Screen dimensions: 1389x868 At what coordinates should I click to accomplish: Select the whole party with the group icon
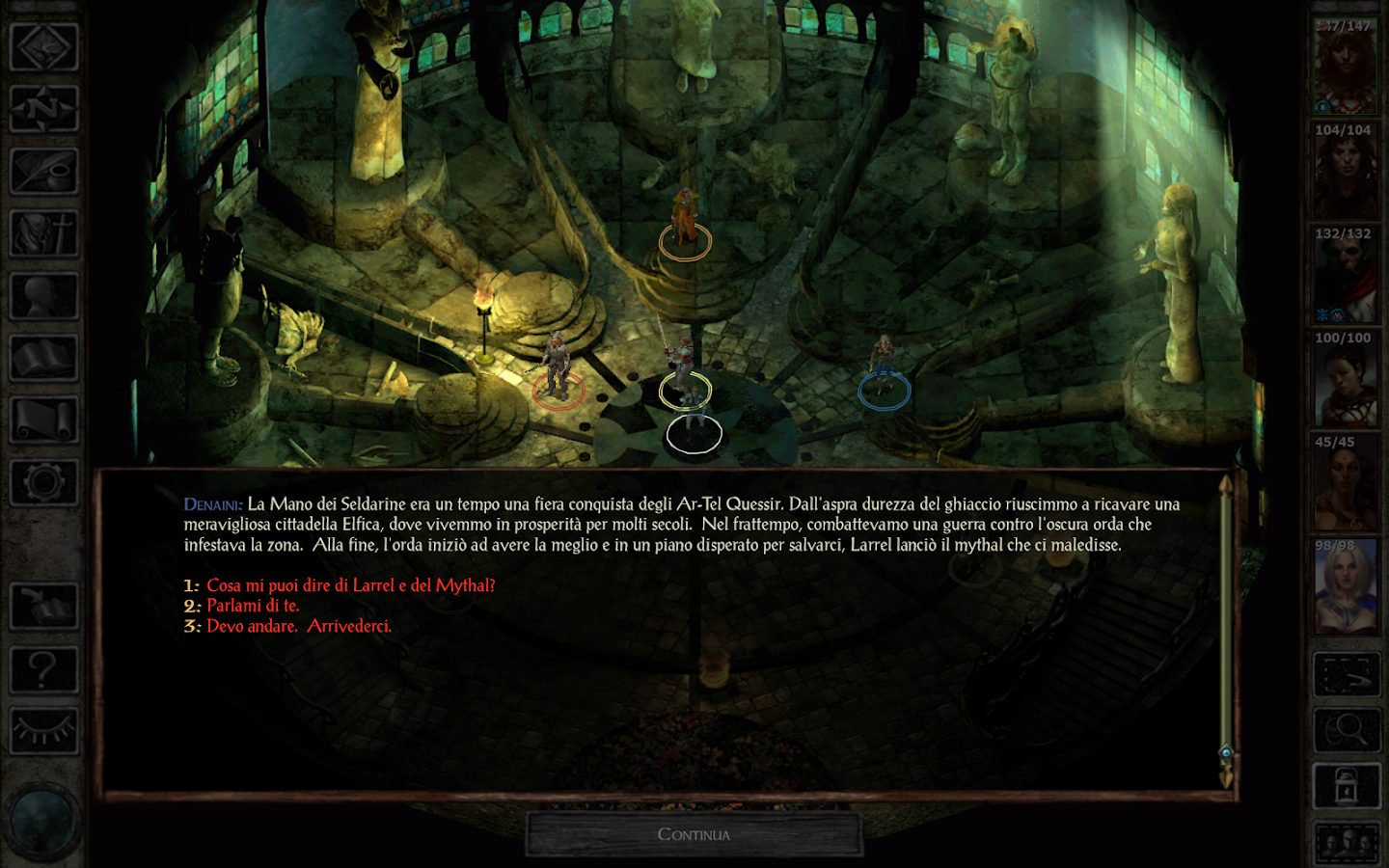1347,841
